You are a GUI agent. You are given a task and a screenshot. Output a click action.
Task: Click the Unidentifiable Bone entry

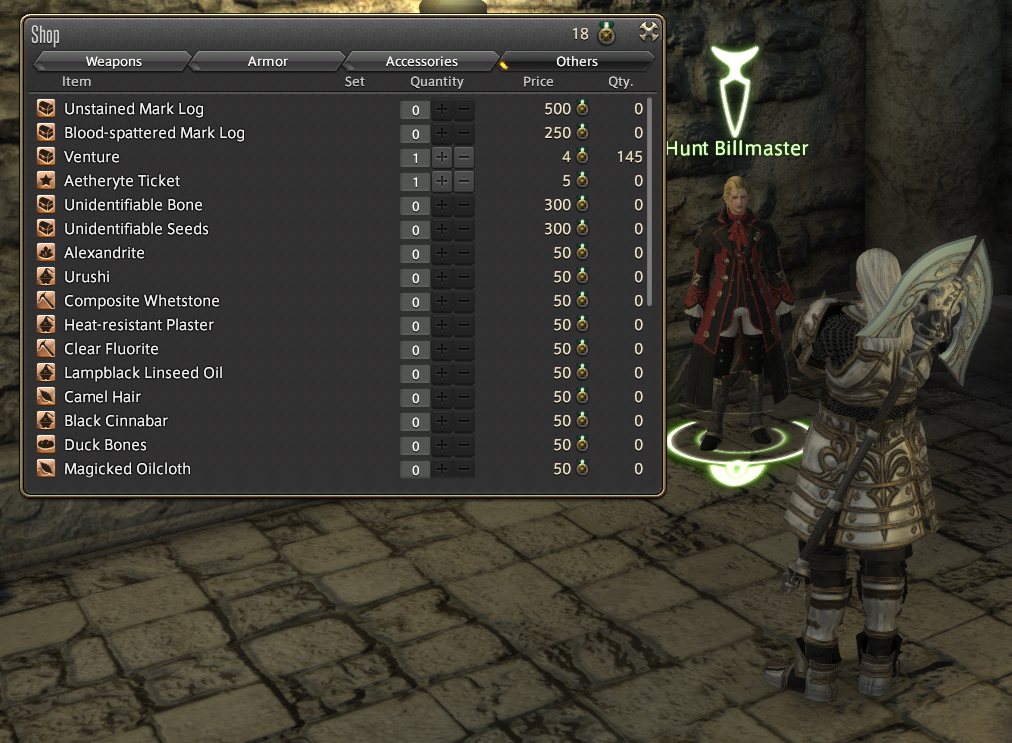coord(133,205)
